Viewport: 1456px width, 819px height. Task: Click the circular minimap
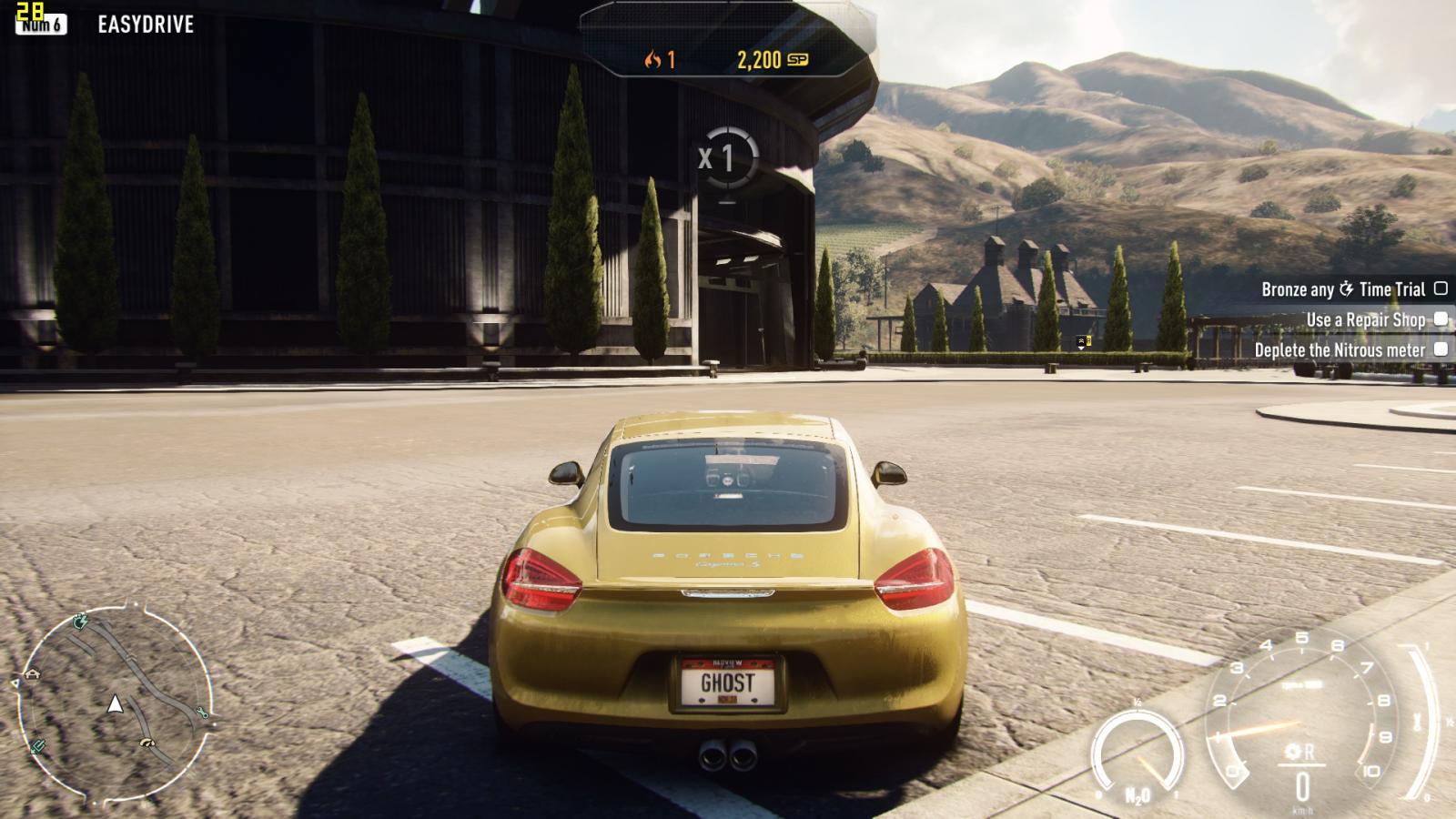115,704
